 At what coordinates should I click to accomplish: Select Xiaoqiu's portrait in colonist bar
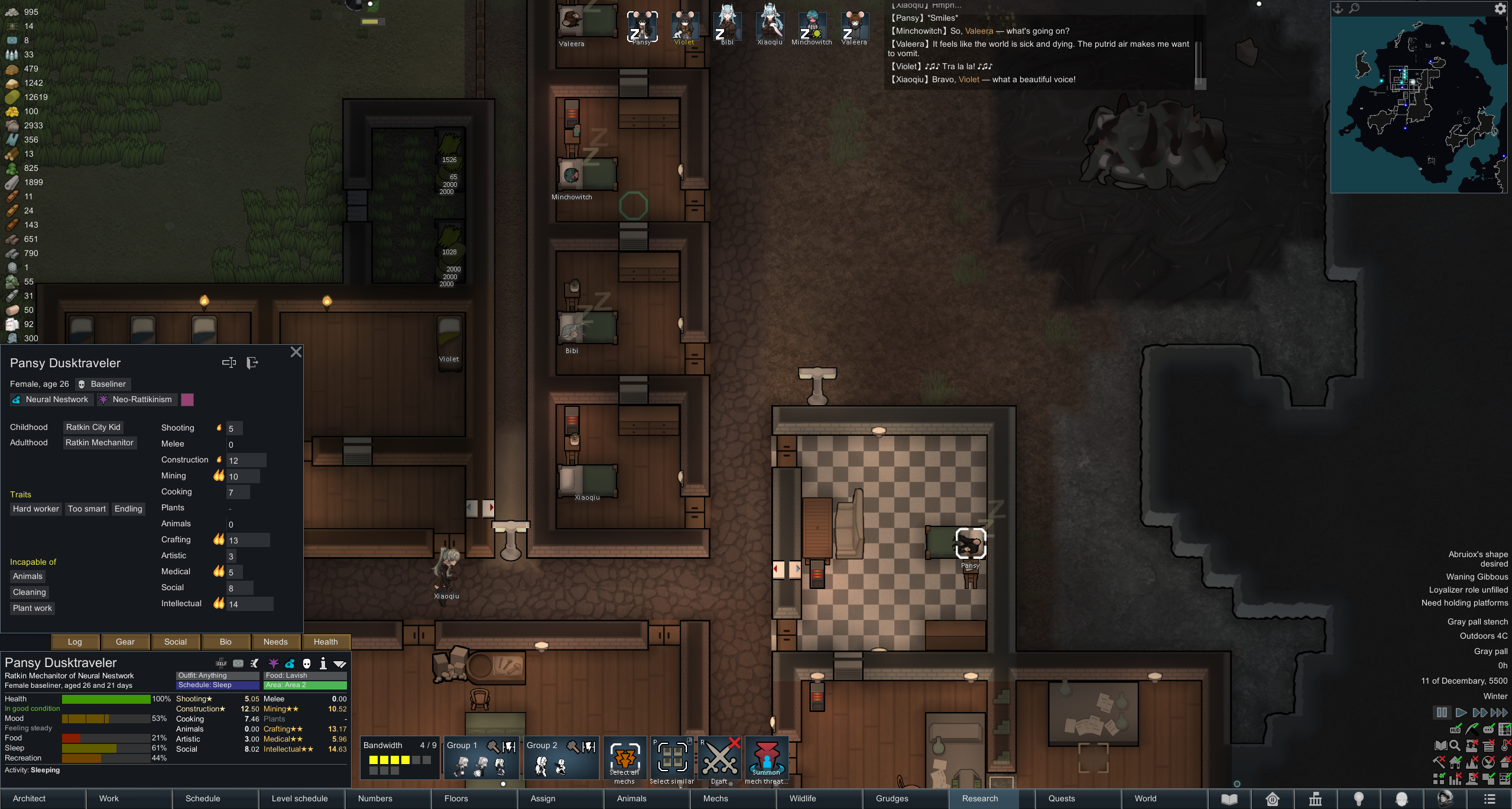[x=770, y=24]
